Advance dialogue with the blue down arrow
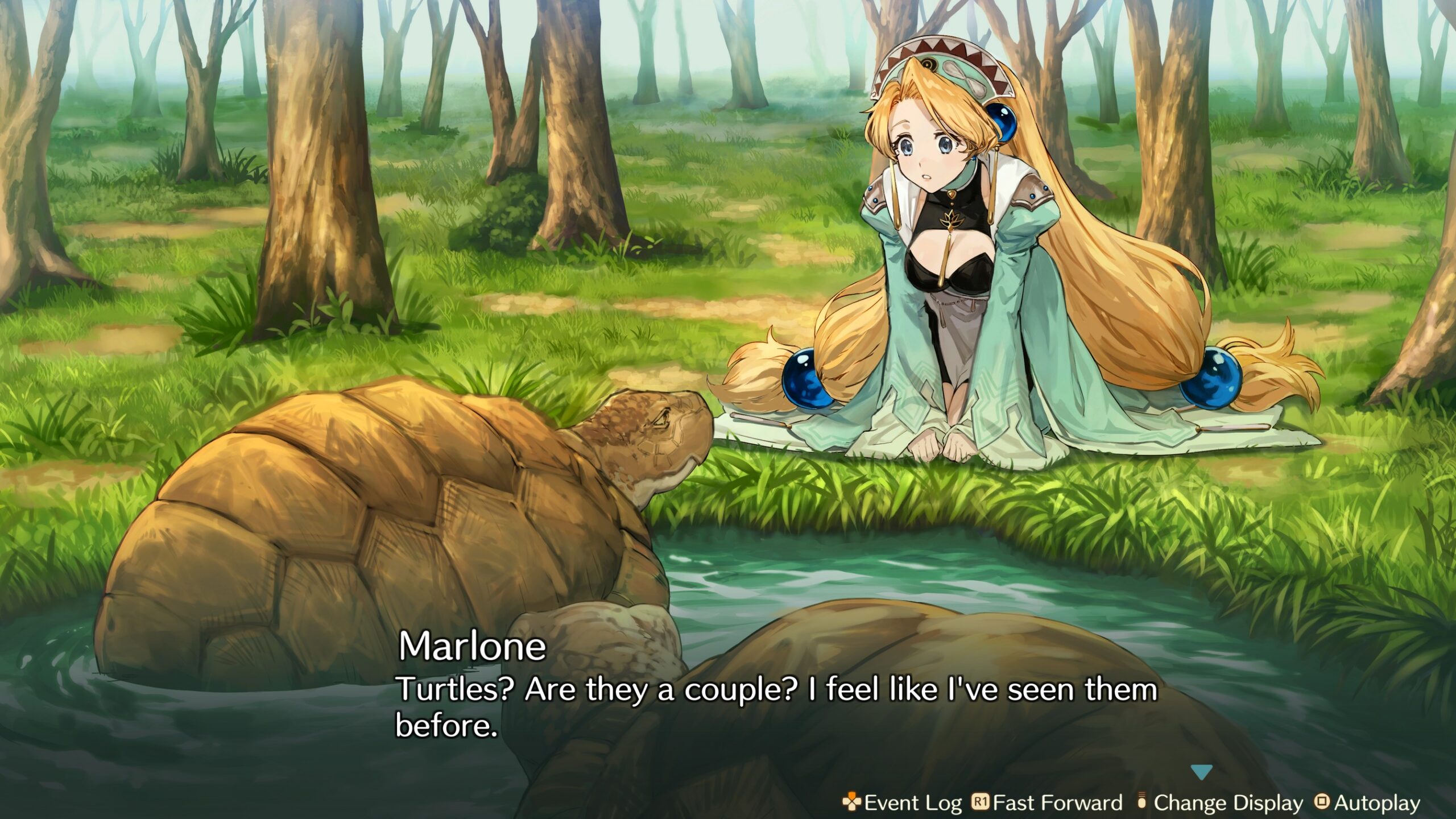 (1201, 772)
